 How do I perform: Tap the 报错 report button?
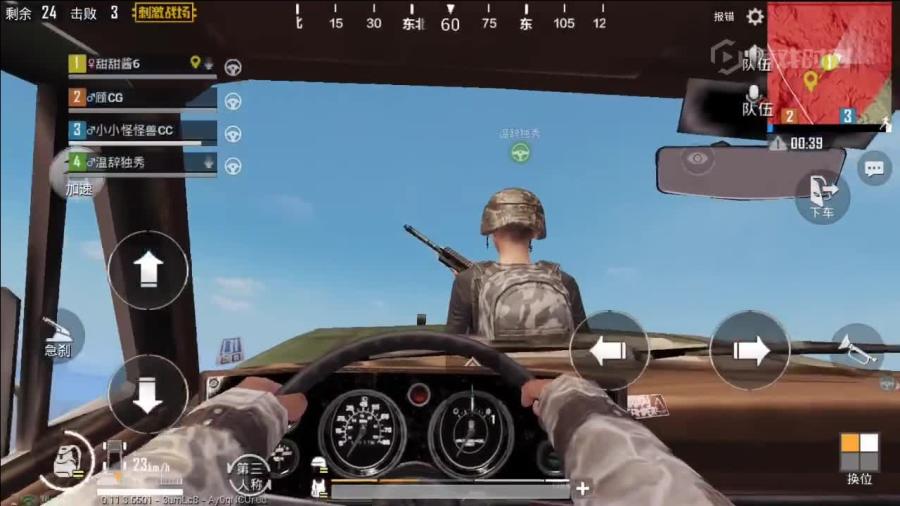(x=724, y=17)
